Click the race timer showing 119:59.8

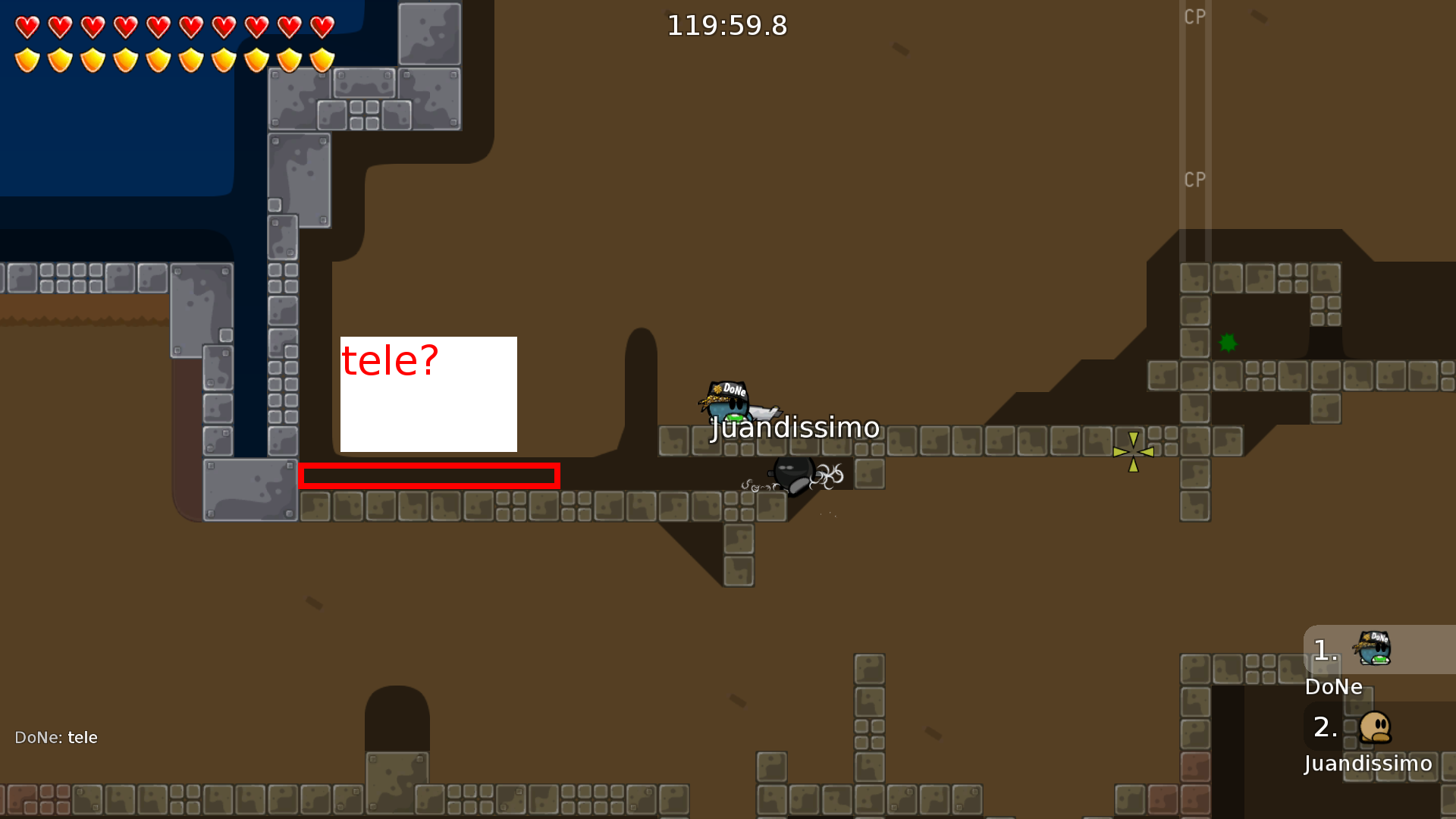[726, 25]
